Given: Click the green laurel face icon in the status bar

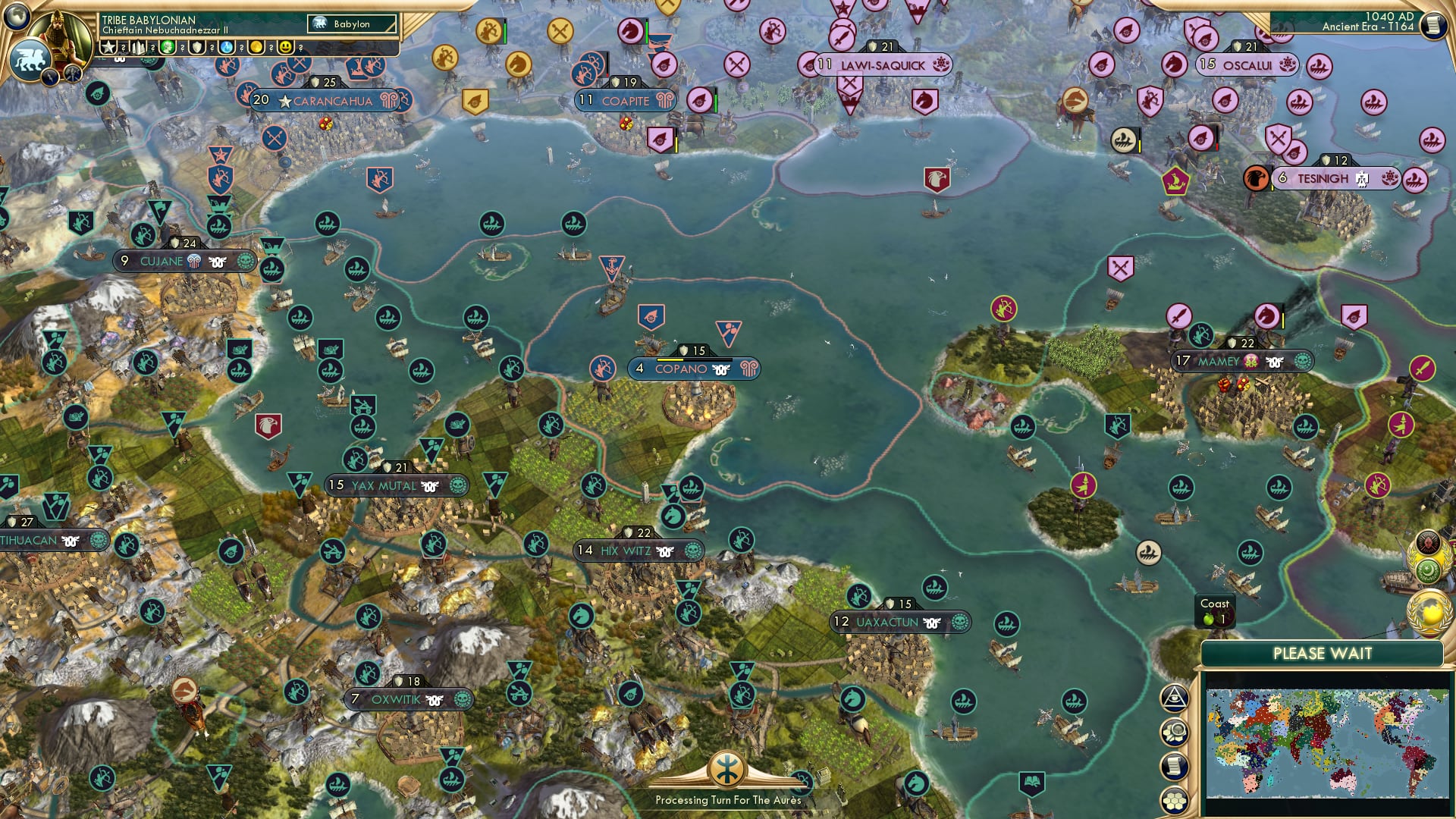Looking at the screenshot, I should [167, 46].
